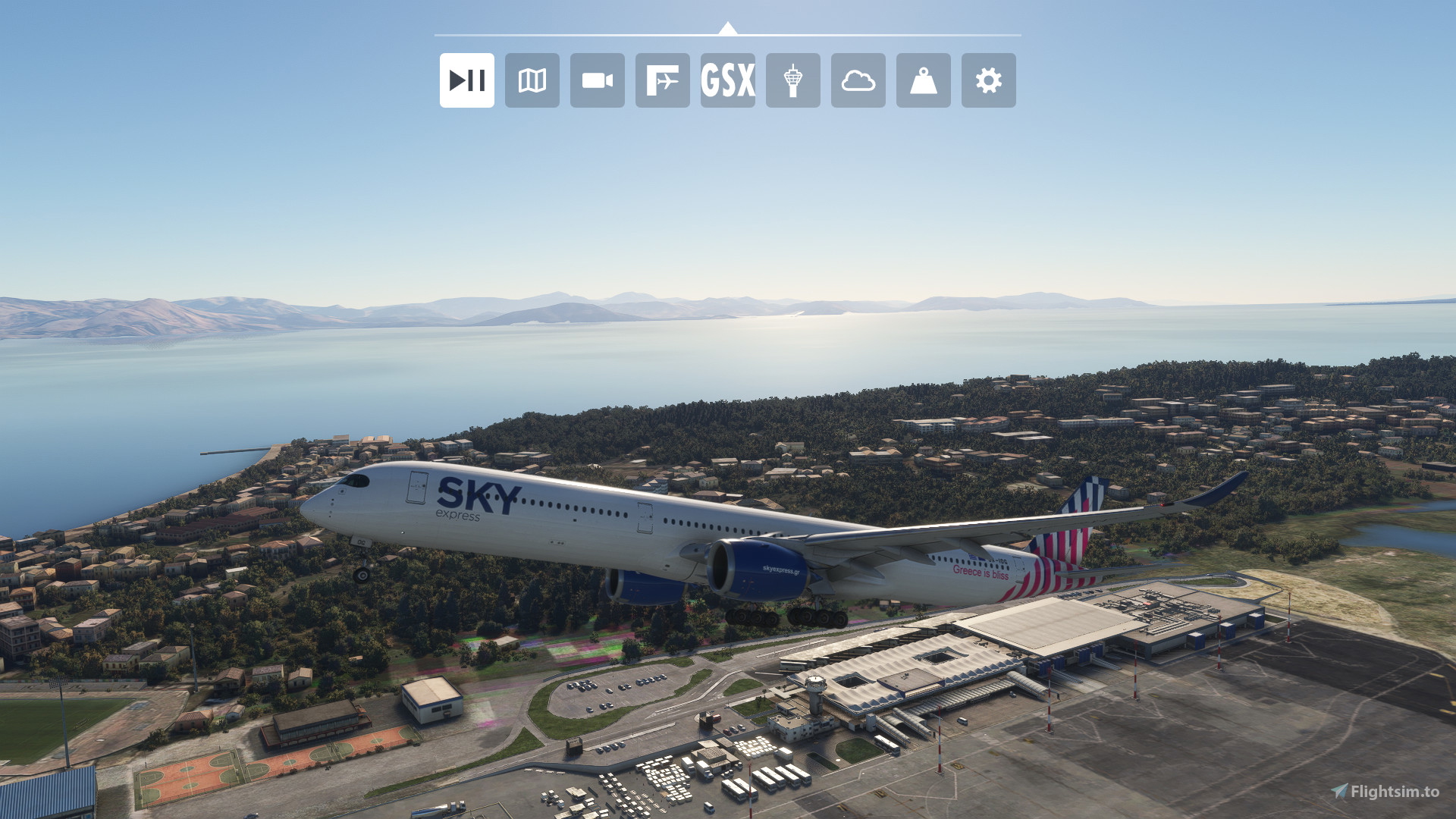This screenshot has height=819, width=1456.
Task: Open the weather cloud panel
Action: click(x=858, y=80)
